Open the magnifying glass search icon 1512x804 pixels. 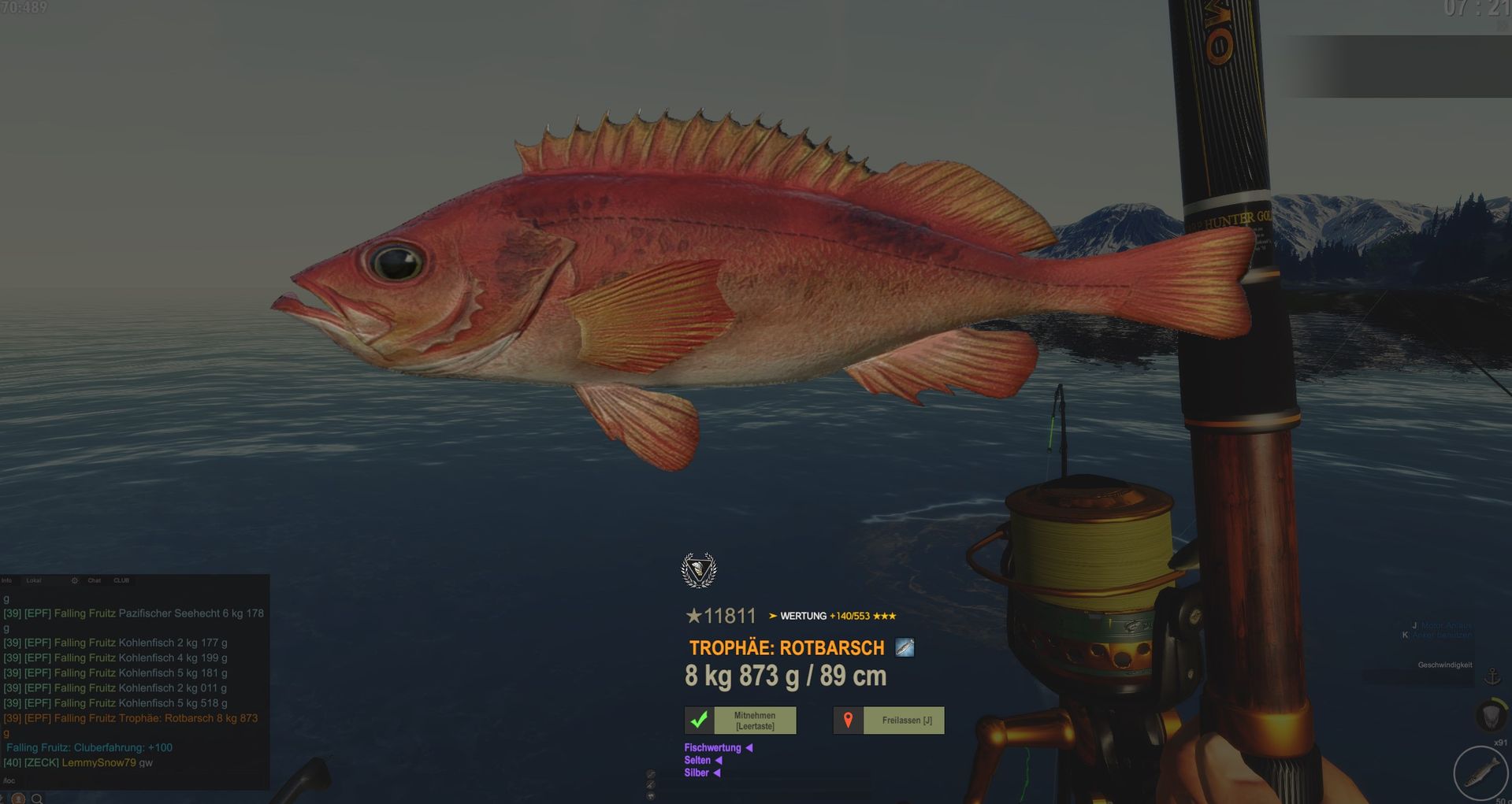click(37, 798)
